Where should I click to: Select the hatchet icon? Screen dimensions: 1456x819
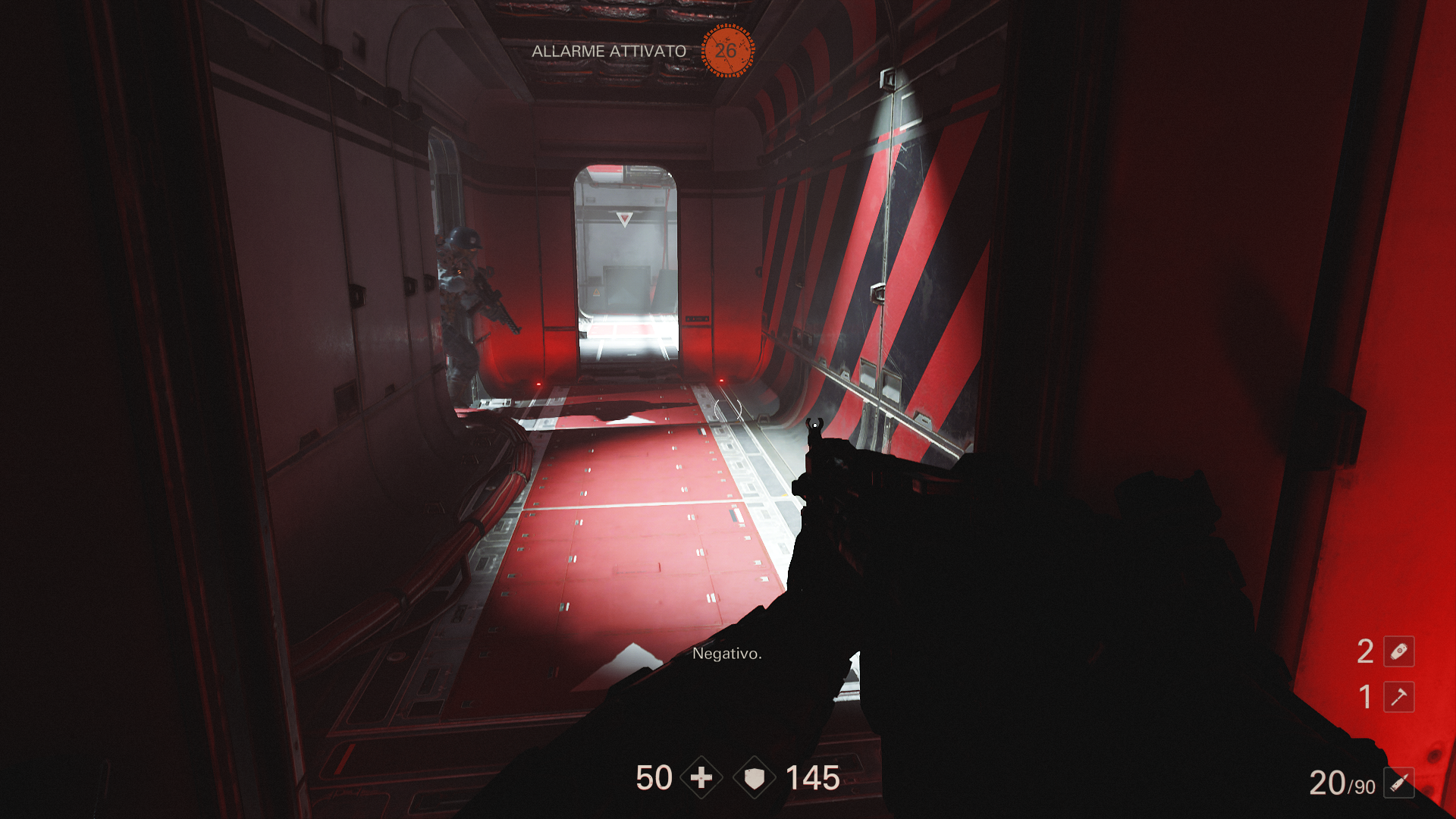pos(1398,697)
